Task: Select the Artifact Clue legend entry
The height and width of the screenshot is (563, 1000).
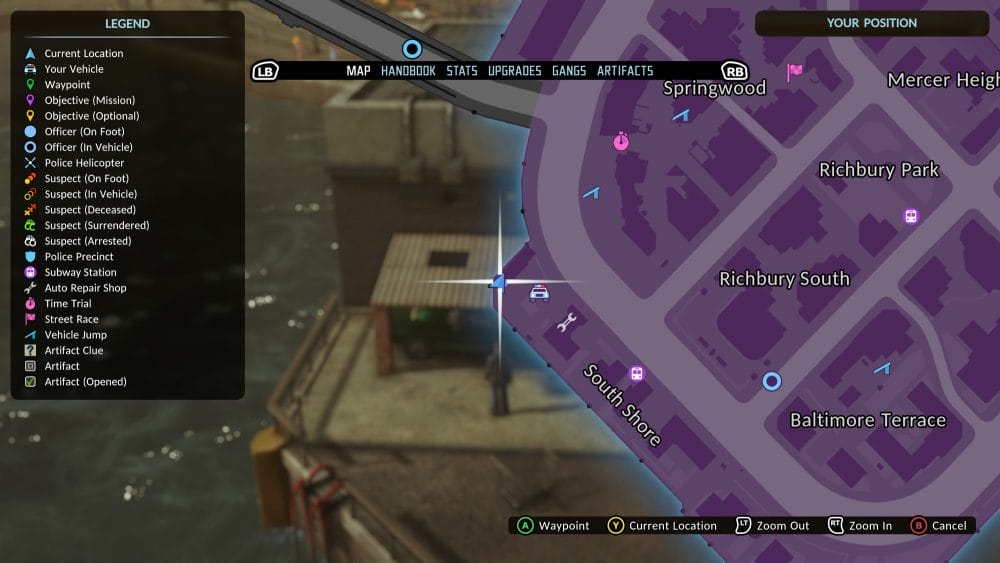Action: [73, 350]
